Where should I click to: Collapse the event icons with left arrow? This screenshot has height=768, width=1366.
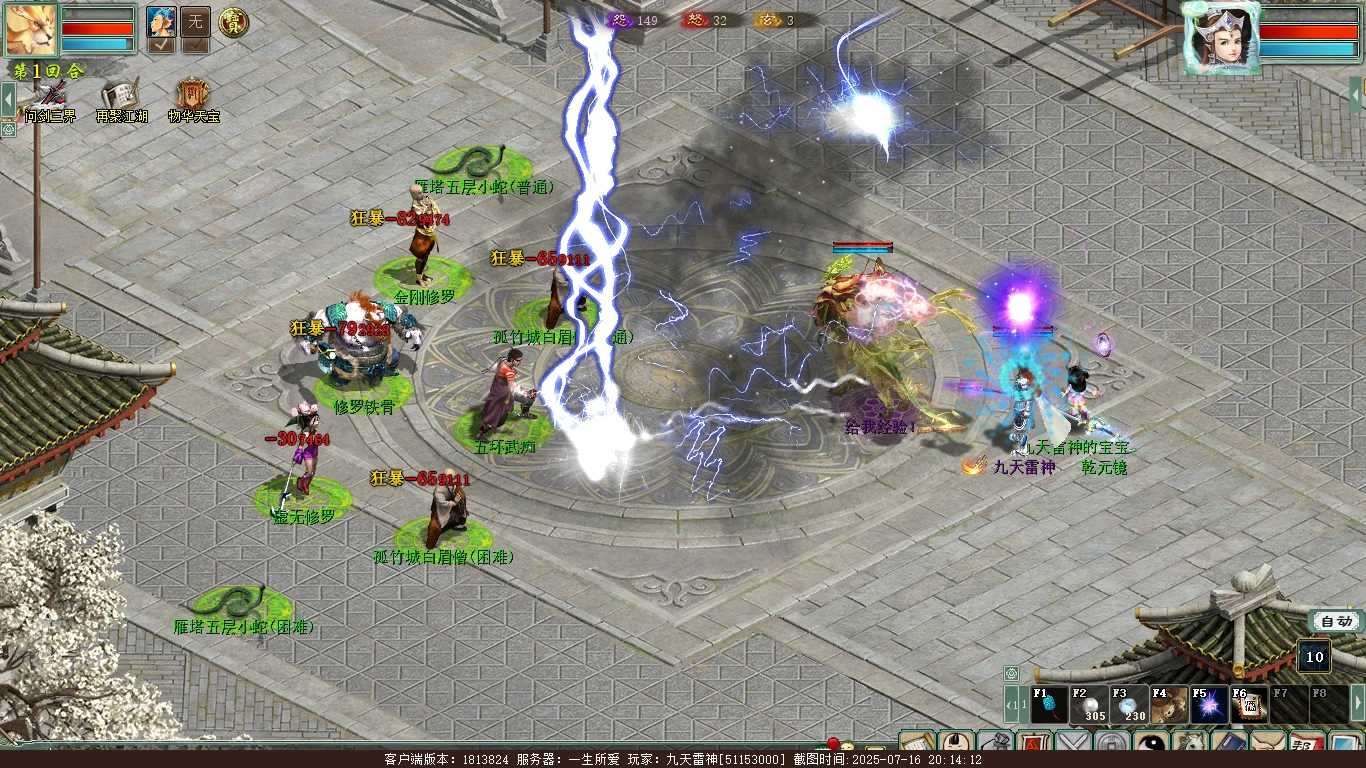(8, 99)
